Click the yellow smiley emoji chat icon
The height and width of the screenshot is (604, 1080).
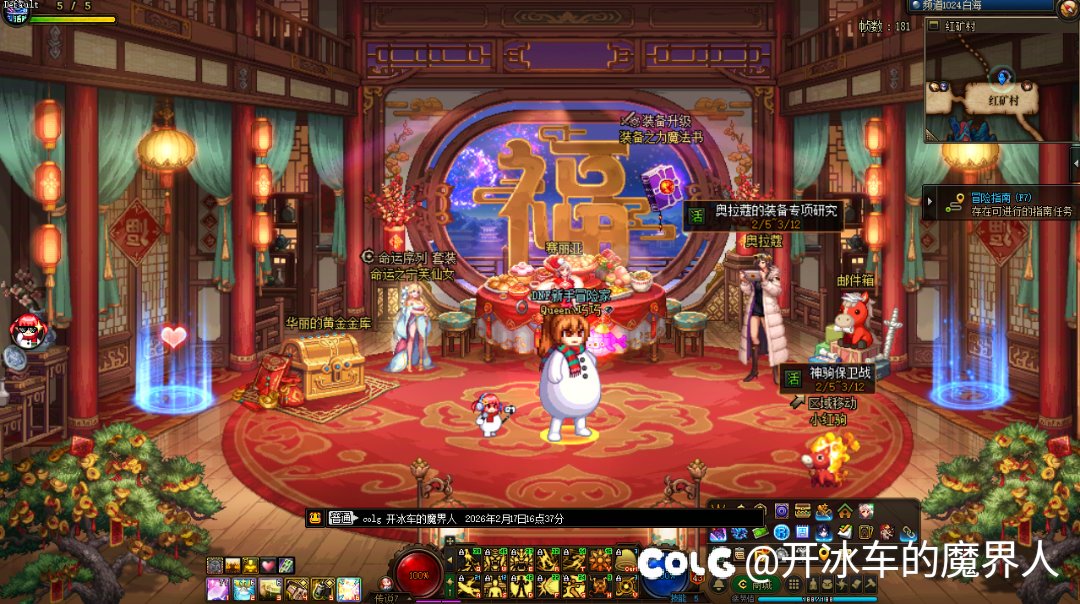(314, 518)
